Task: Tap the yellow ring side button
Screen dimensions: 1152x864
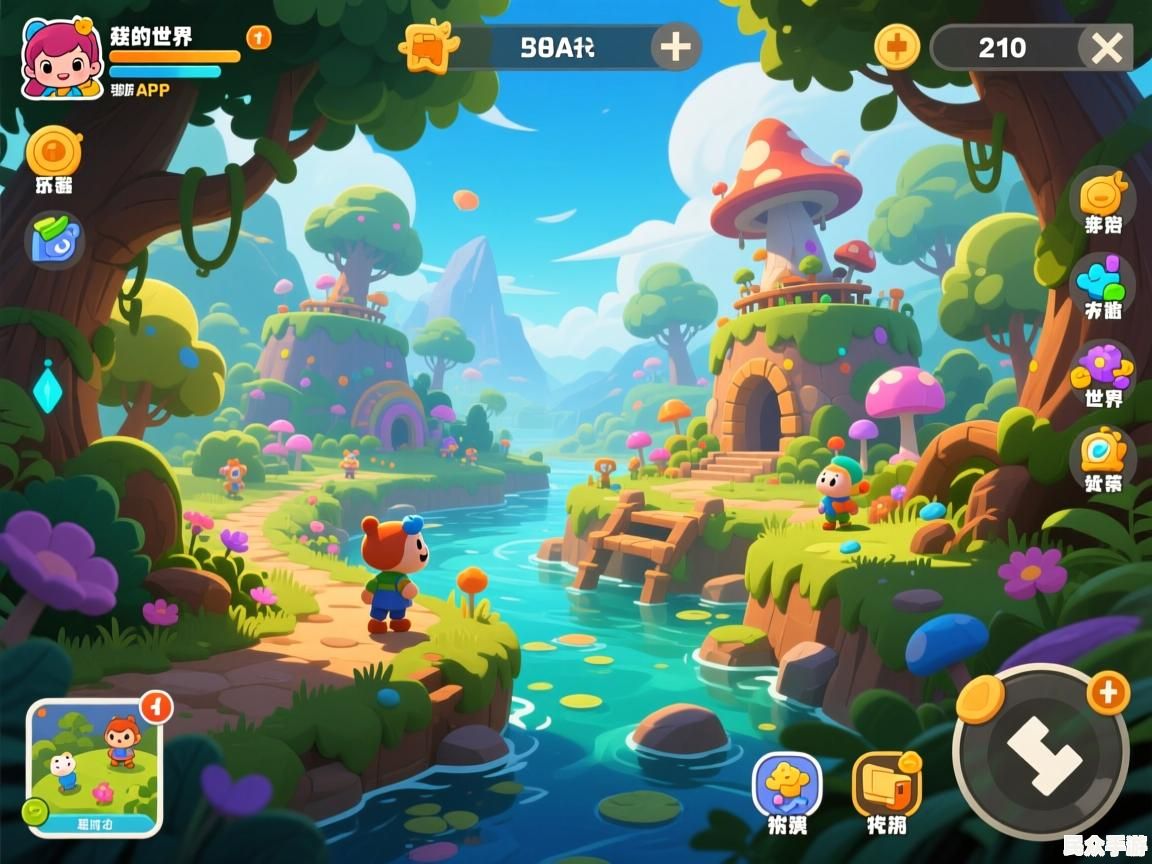Action: pyautogui.click(x=1103, y=453)
